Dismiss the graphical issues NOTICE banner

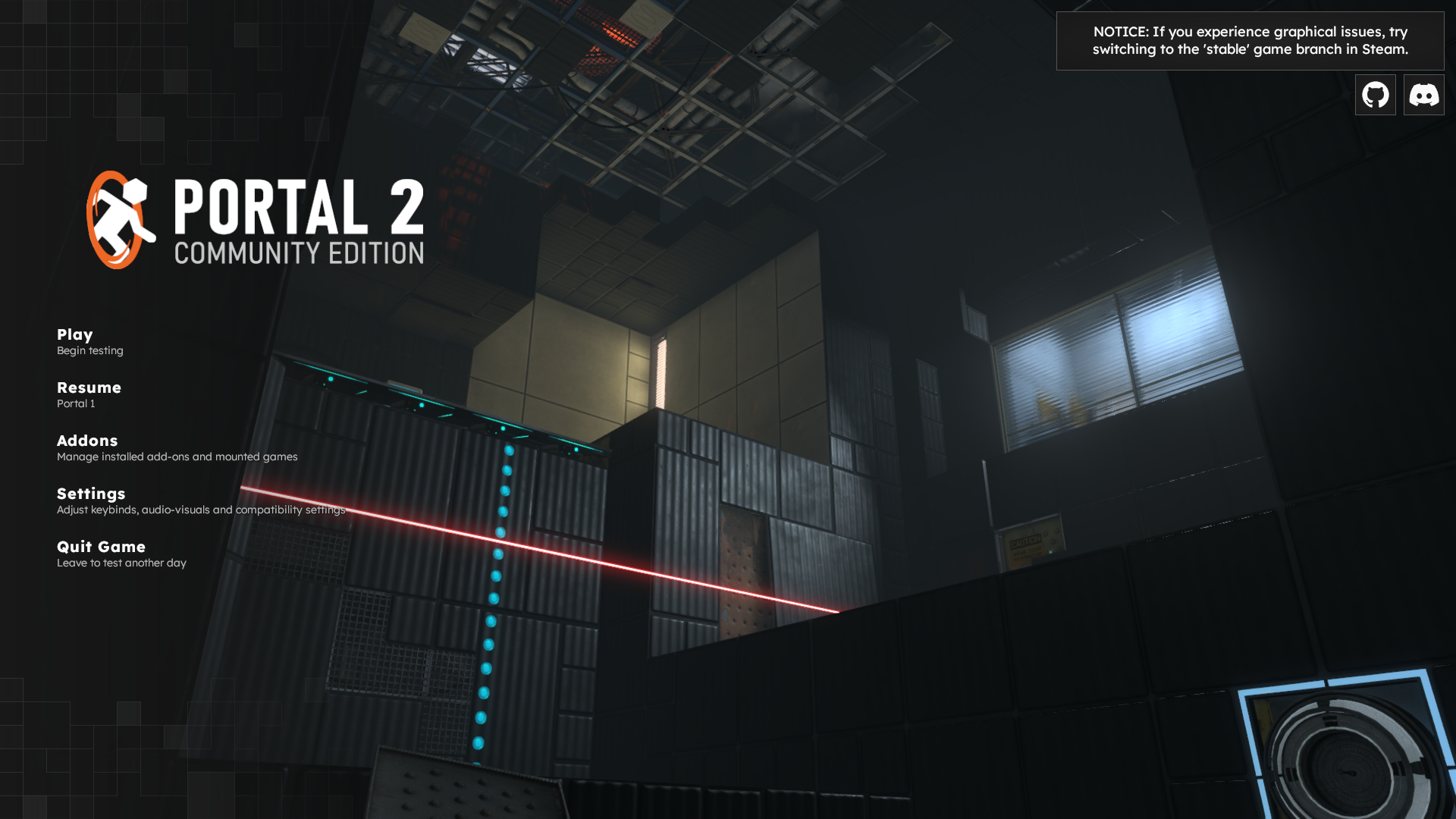pos(1250,41)
